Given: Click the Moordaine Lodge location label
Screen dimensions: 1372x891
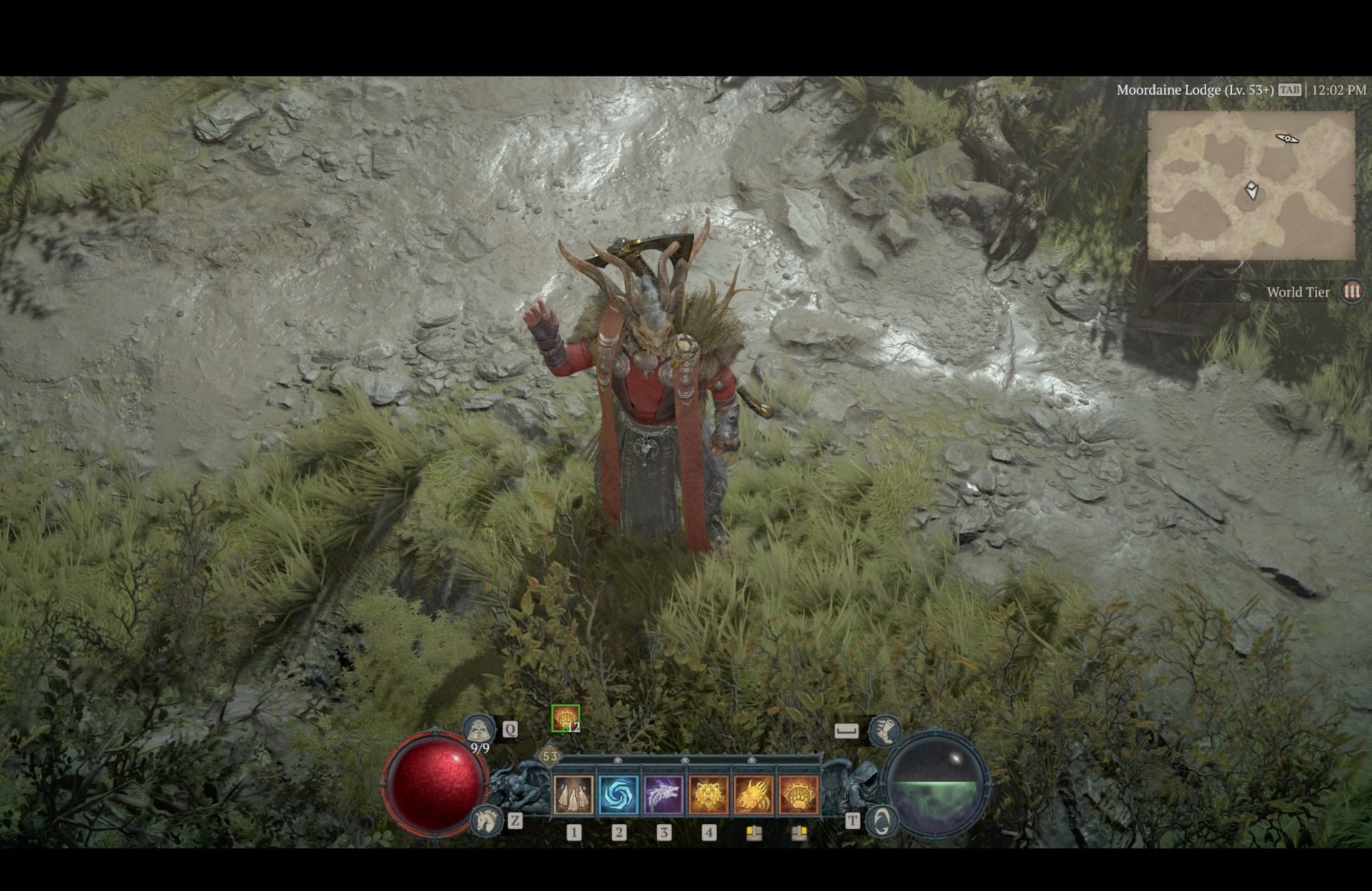Looking at the screenshot, I should [1195, 90].
